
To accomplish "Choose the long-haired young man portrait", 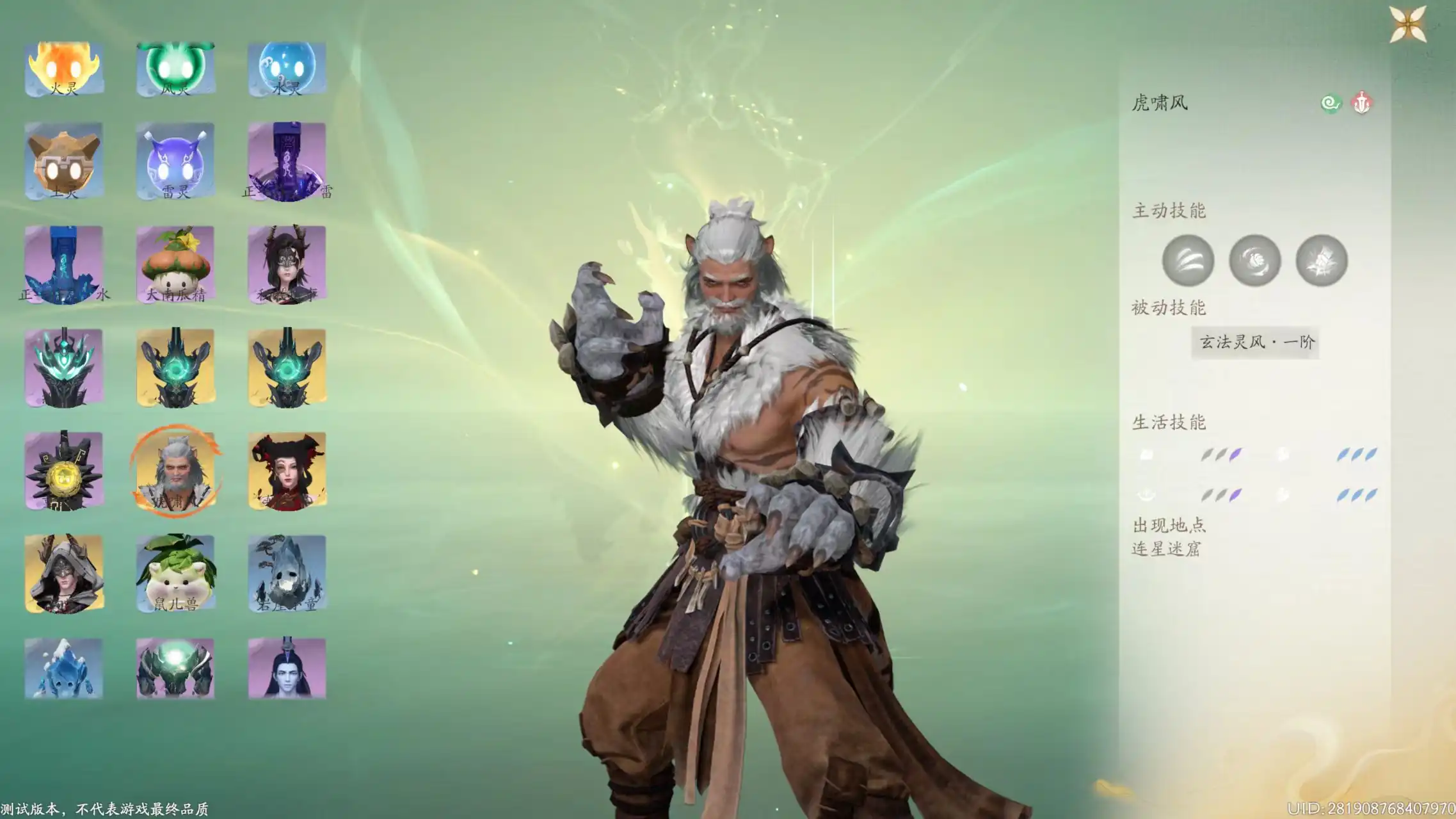I will point(287,668).
